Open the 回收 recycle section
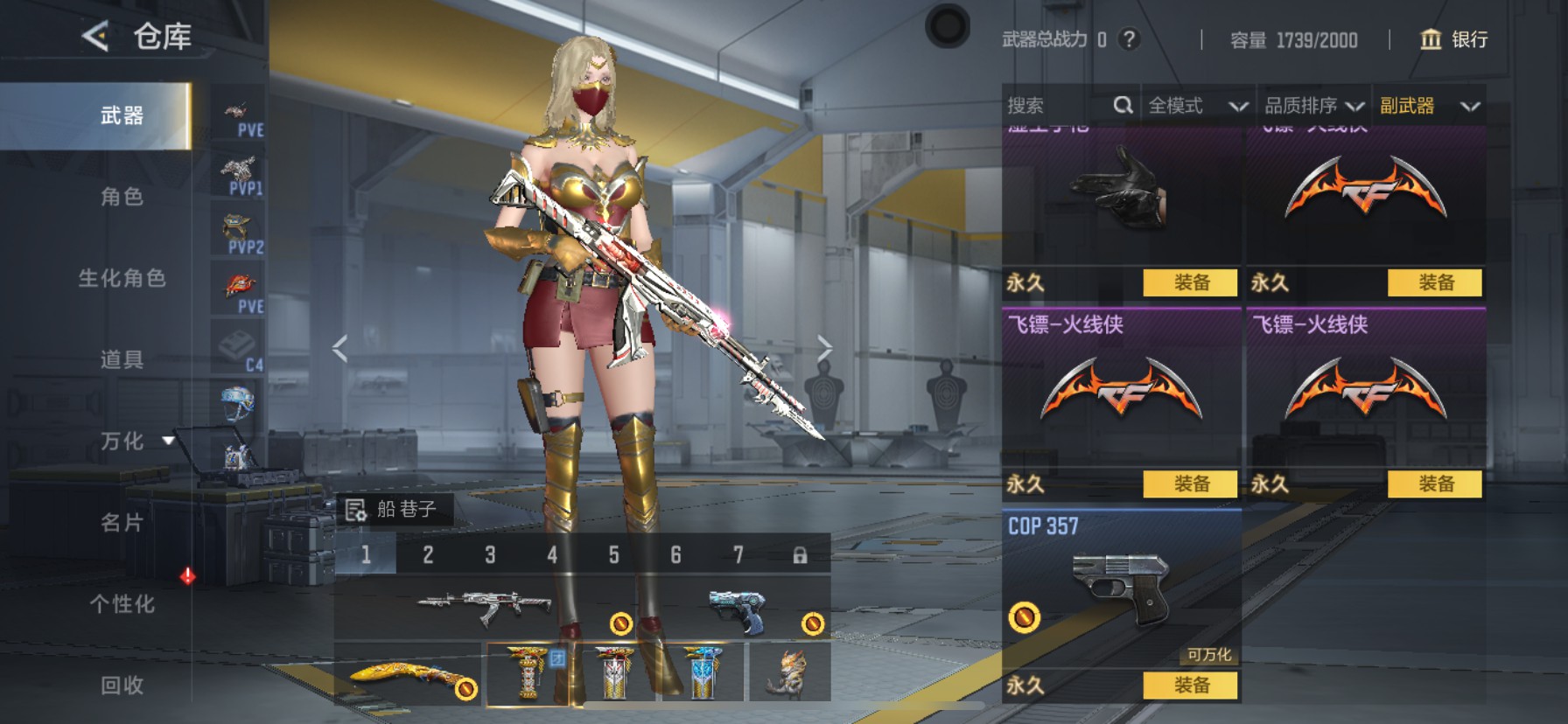The width and height of the screenshot is (1568, 724). (x=122, y=685)
